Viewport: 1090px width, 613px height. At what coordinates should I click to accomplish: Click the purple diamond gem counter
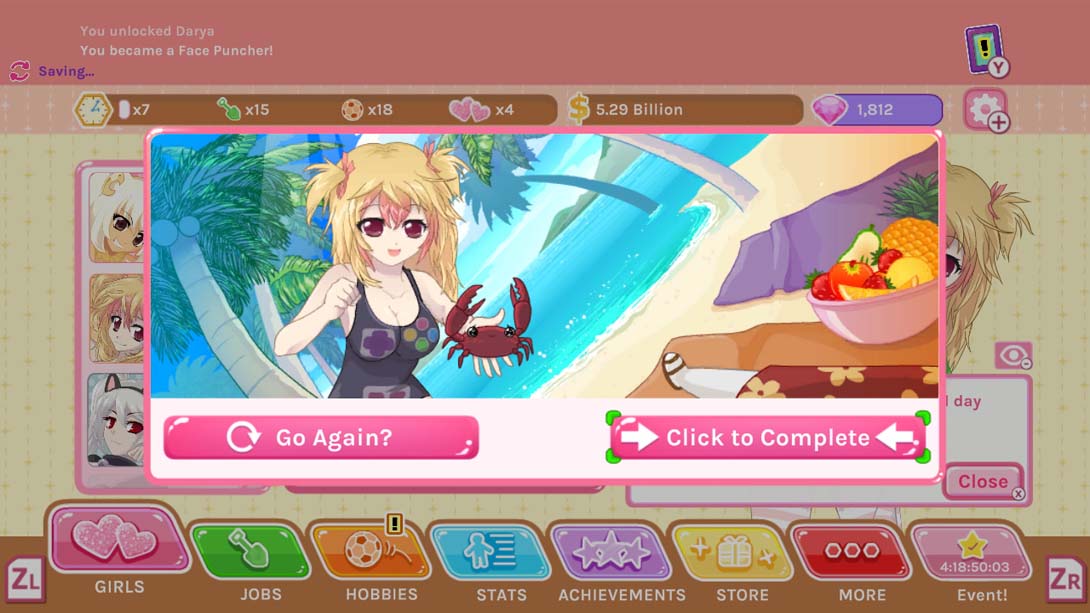click(x=878, y=110)
